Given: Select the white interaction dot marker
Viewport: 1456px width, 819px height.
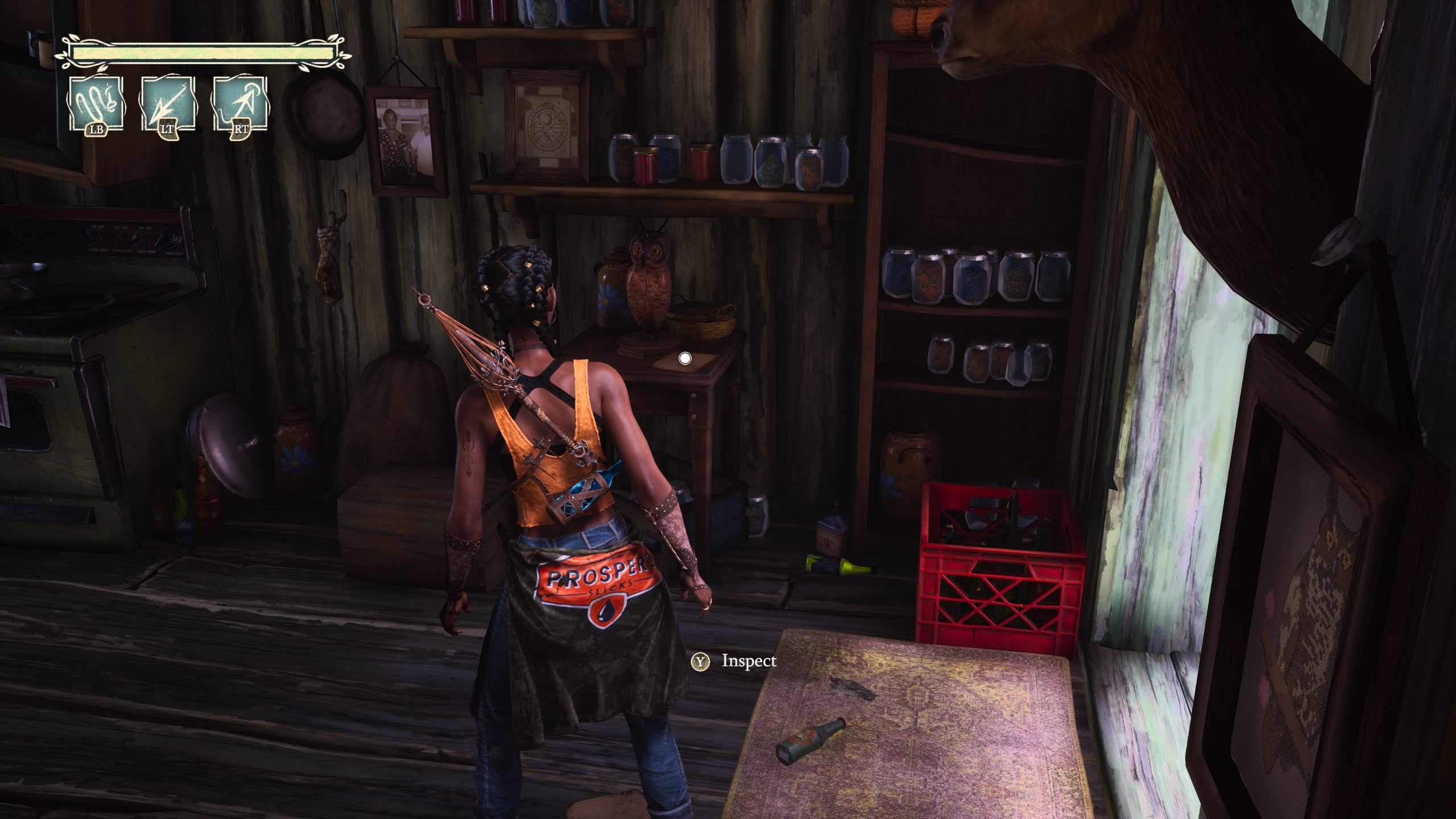Looking at the screenshot, I should point(685,358).
